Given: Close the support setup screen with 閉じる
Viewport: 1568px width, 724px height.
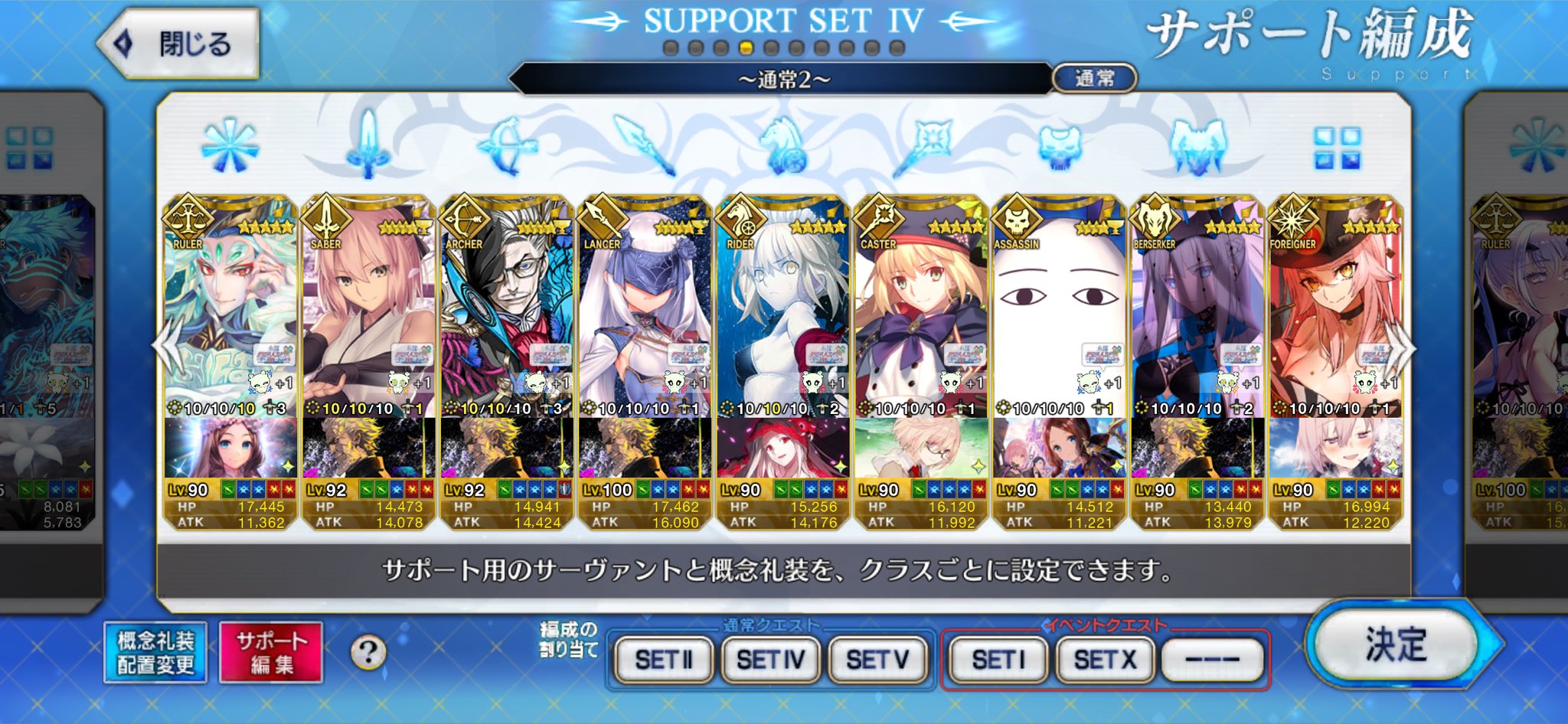Looking at the screenshot, I should coord(179,44).
